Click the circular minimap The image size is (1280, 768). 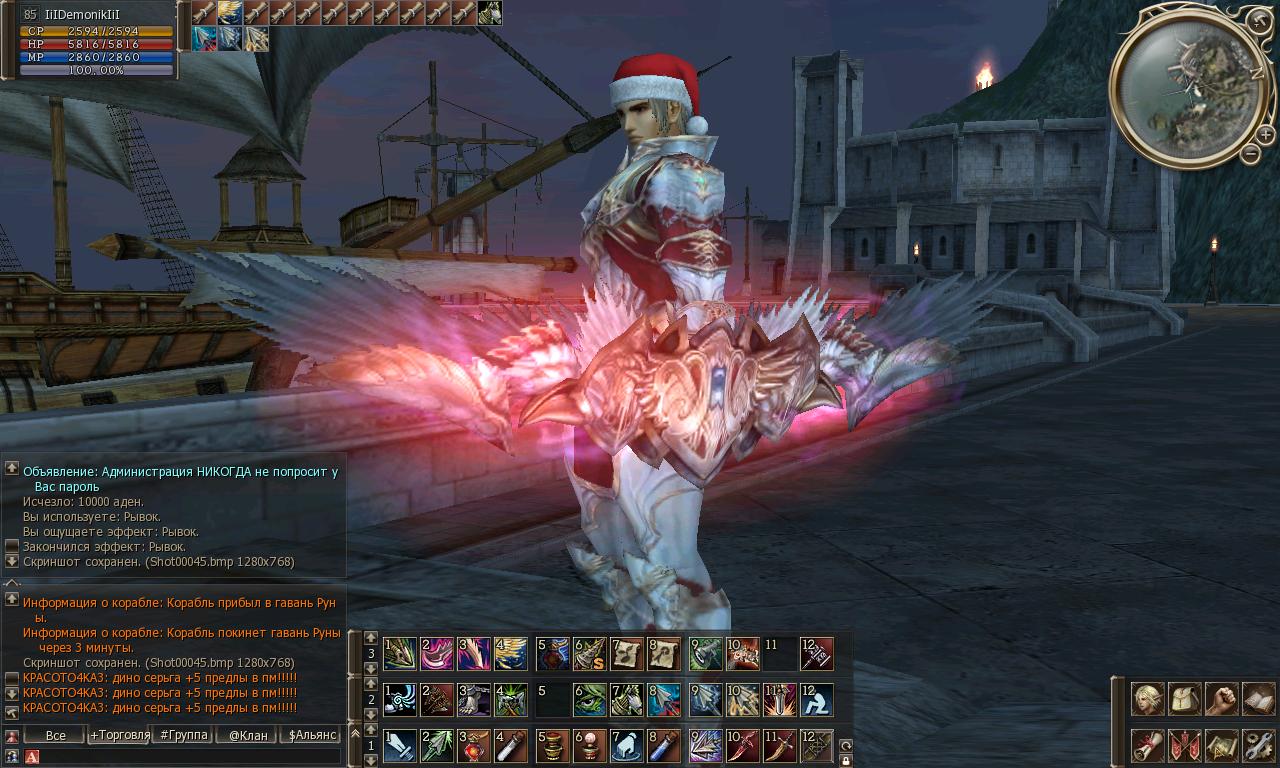(1187, 84)
